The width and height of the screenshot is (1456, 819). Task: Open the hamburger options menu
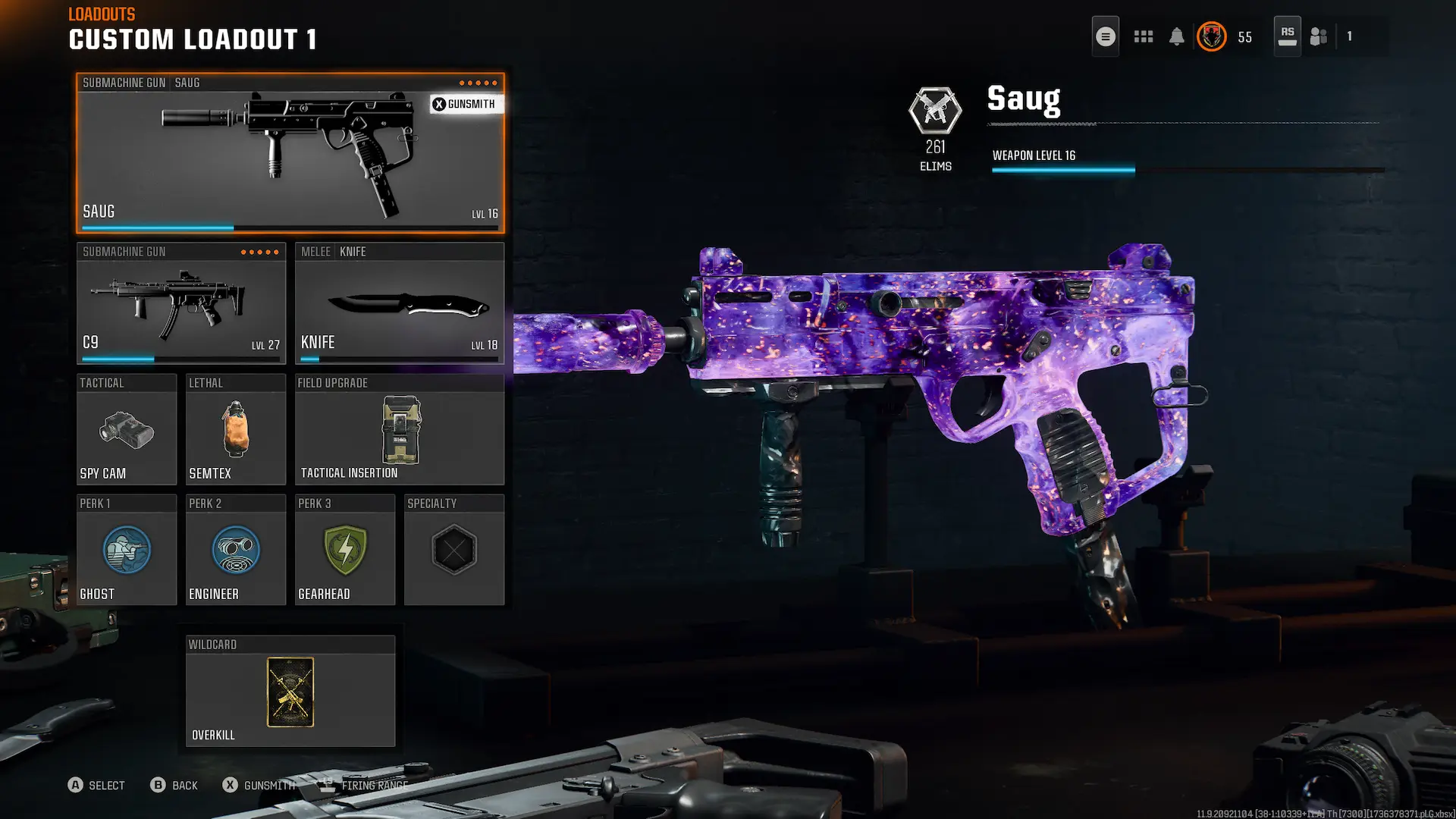coord(1105,36)
